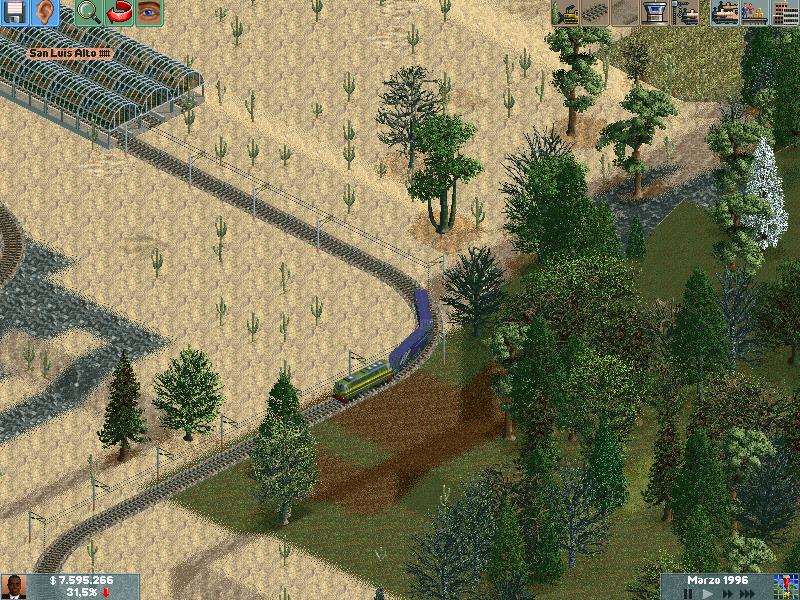The image size is (800, 600).
Task: Open the build new vehicles menu
Action: click(x=687, y=12)
